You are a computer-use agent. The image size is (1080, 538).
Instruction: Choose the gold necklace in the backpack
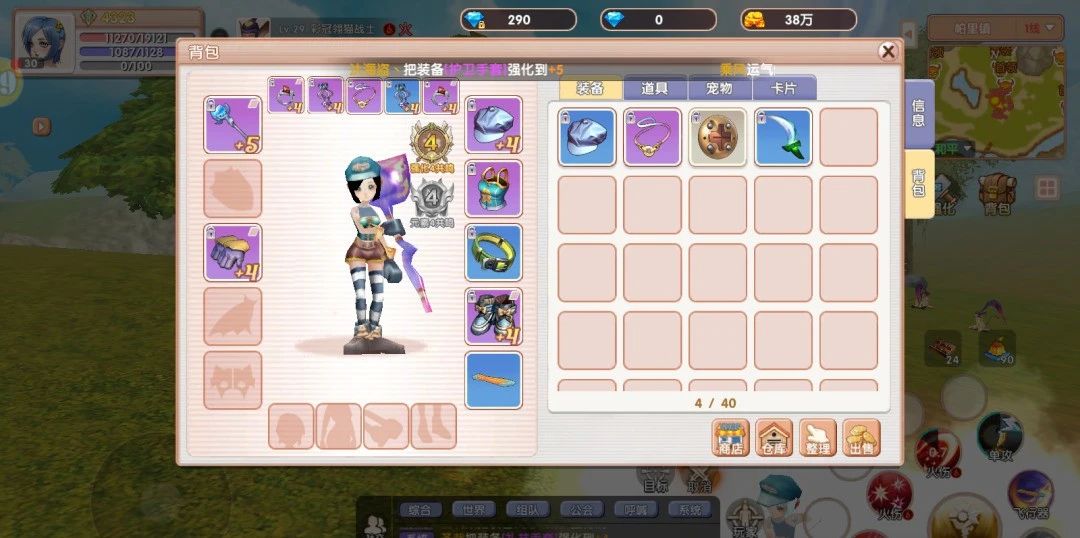(652, 137)
